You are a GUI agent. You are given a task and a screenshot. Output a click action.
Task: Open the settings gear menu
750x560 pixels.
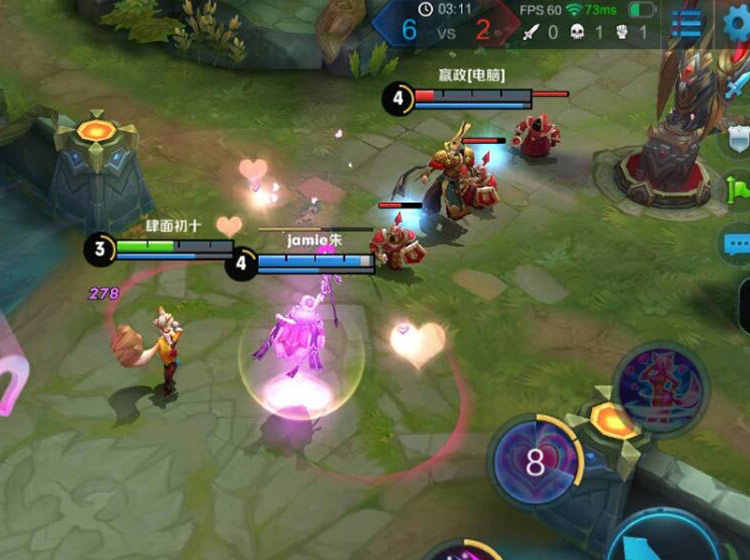pyautogui.click(x=738, y=22)
